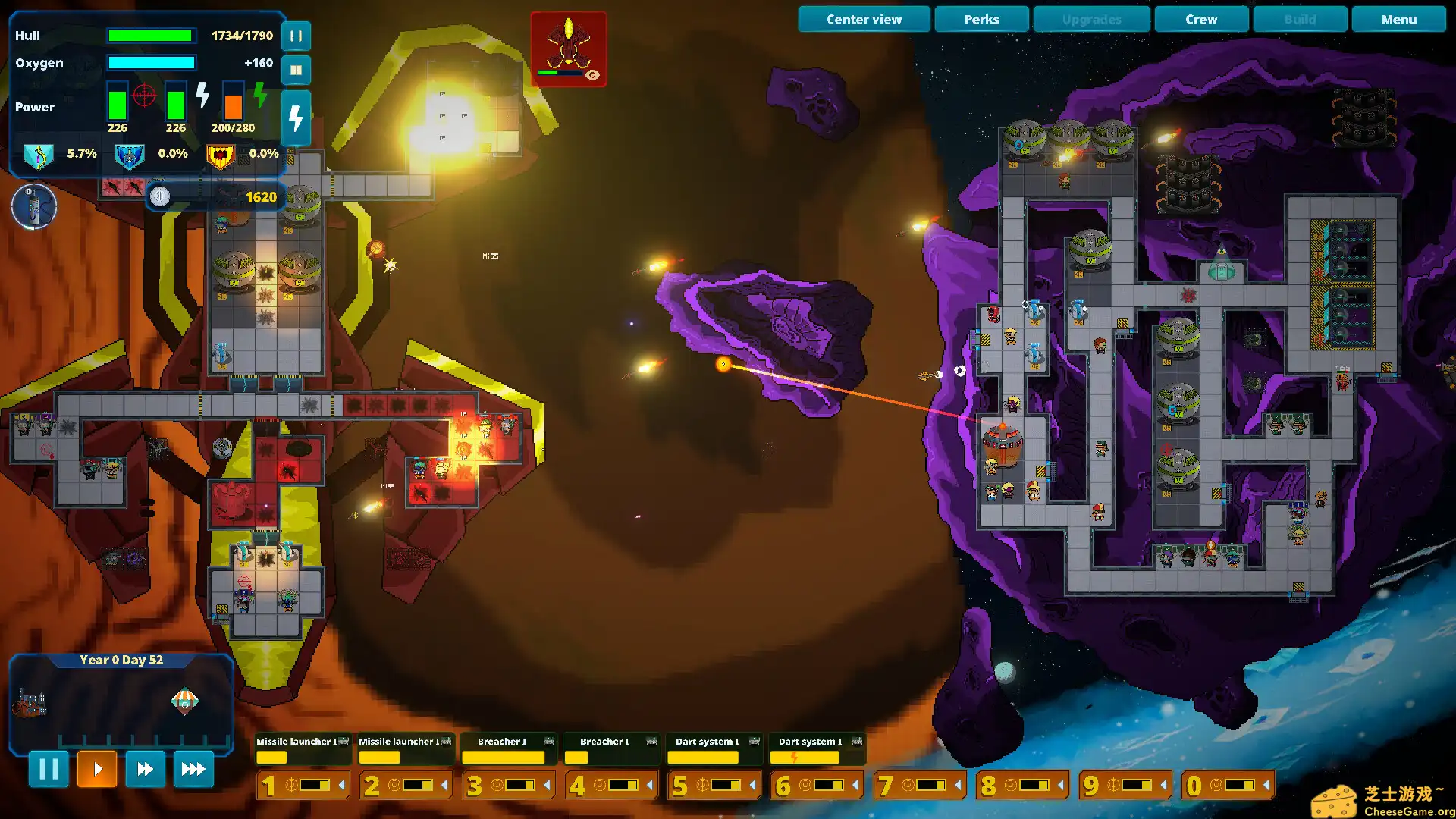Open the Crew panel
This screenshot has width=1456, height=819.
pyautogui.click(x=1201, y=20)
